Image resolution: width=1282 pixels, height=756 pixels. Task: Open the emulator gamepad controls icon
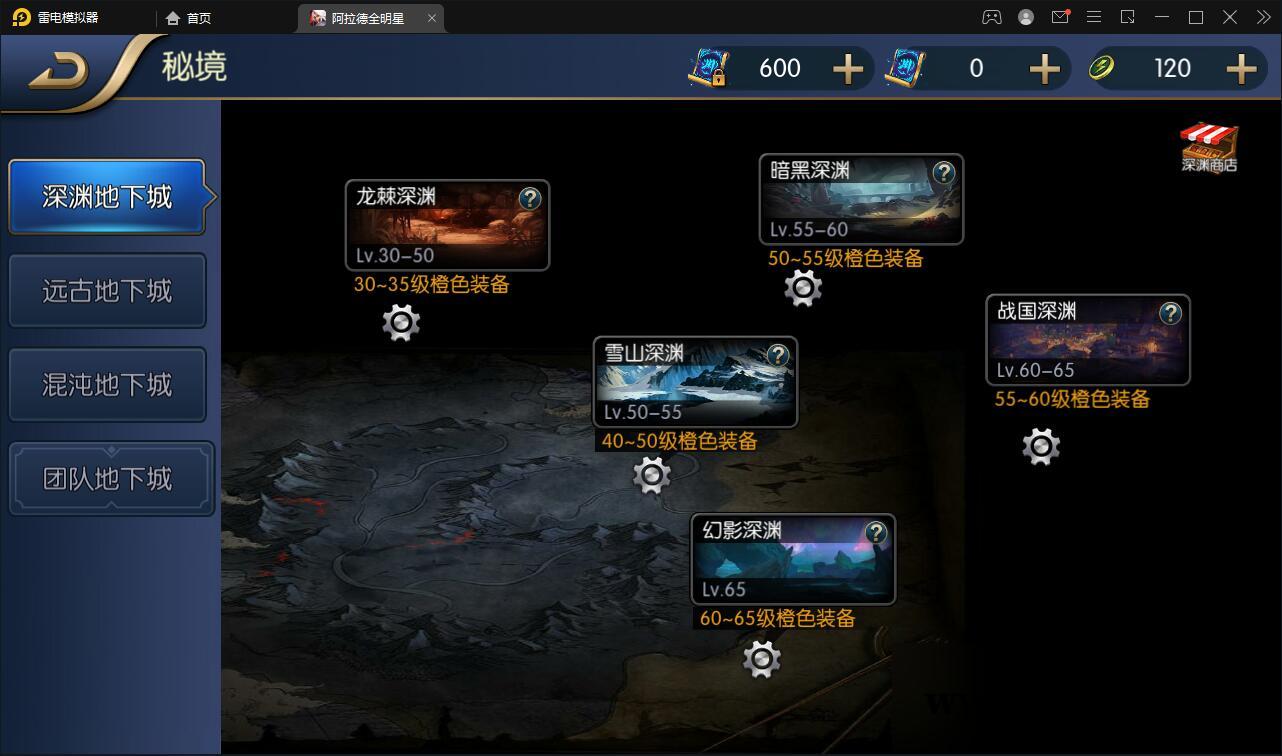coord(991,17)
